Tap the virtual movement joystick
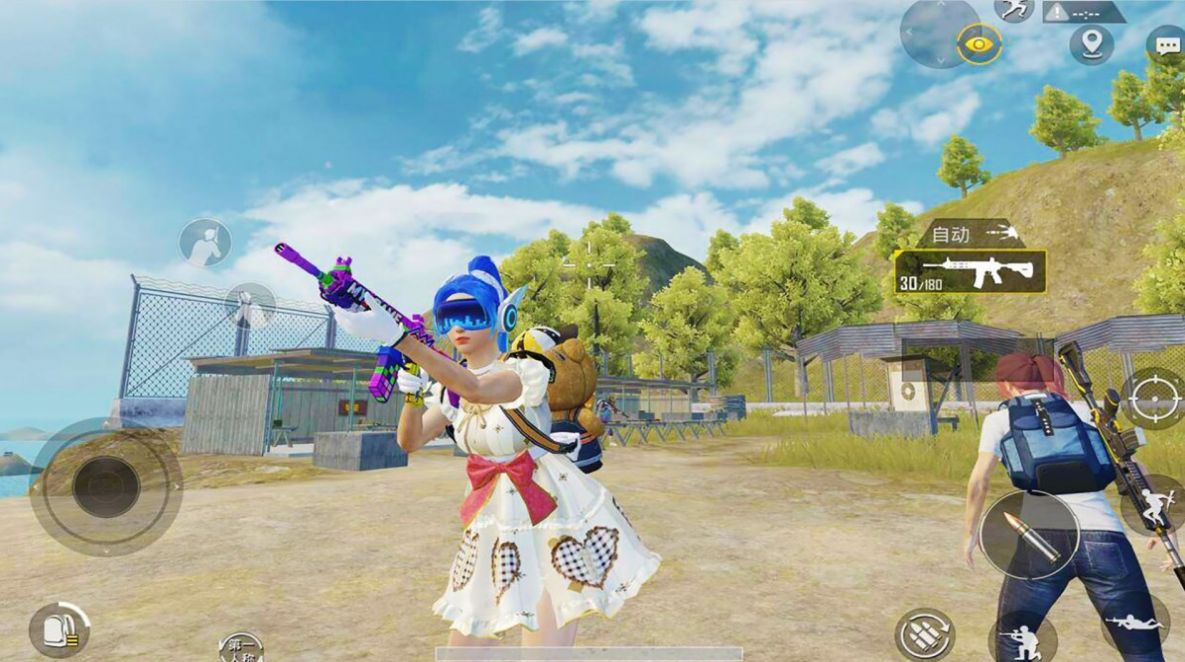The width and height of the screenshot is (1185, 662). [x=106, y=487]
